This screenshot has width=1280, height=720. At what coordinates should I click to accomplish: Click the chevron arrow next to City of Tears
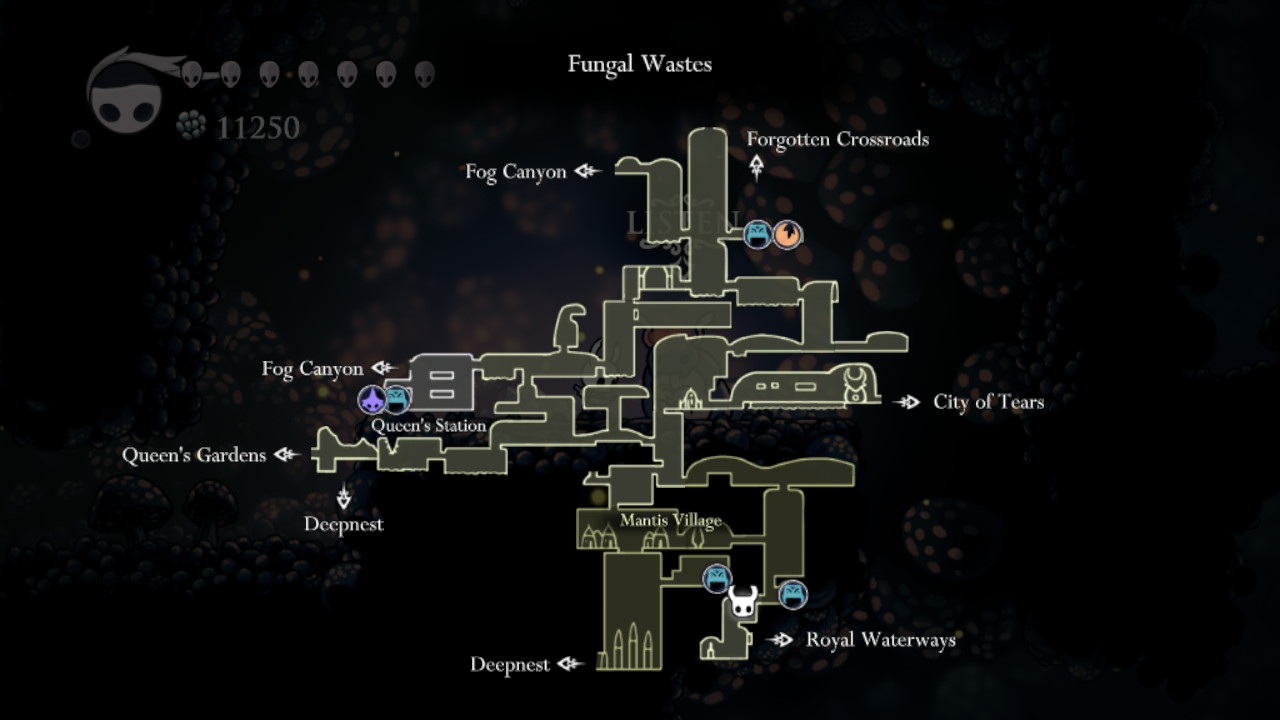pyautogui.click(x=909, y=402)
